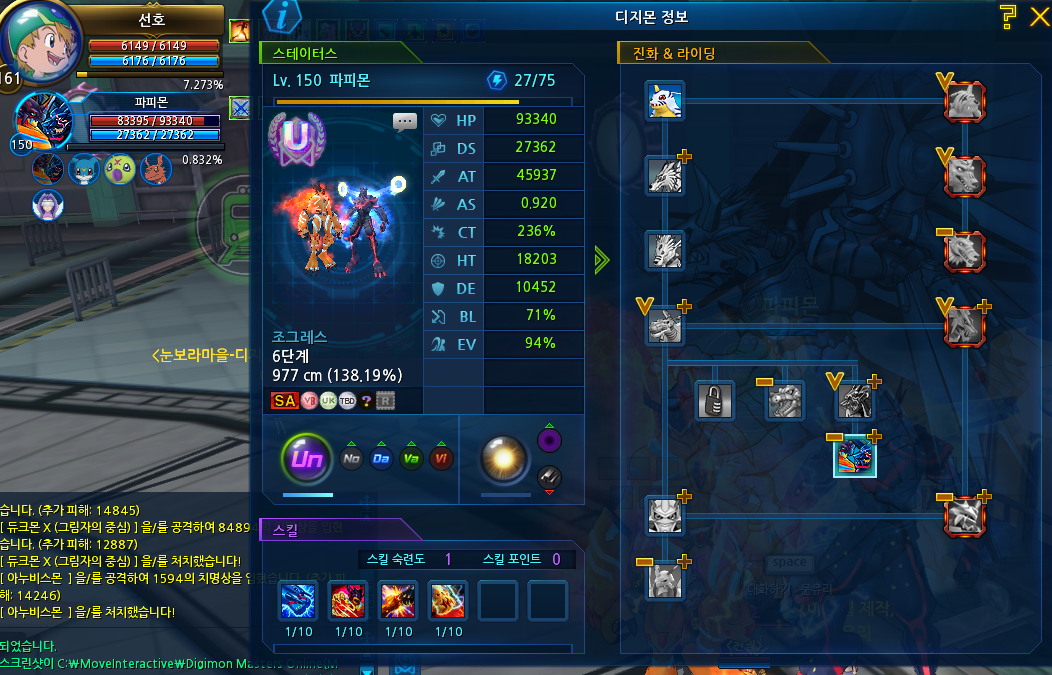The height and width of the screenshot is (675, 1052).
Task: Choose the blue Da attribute orb
Action: tap(381, 460)
